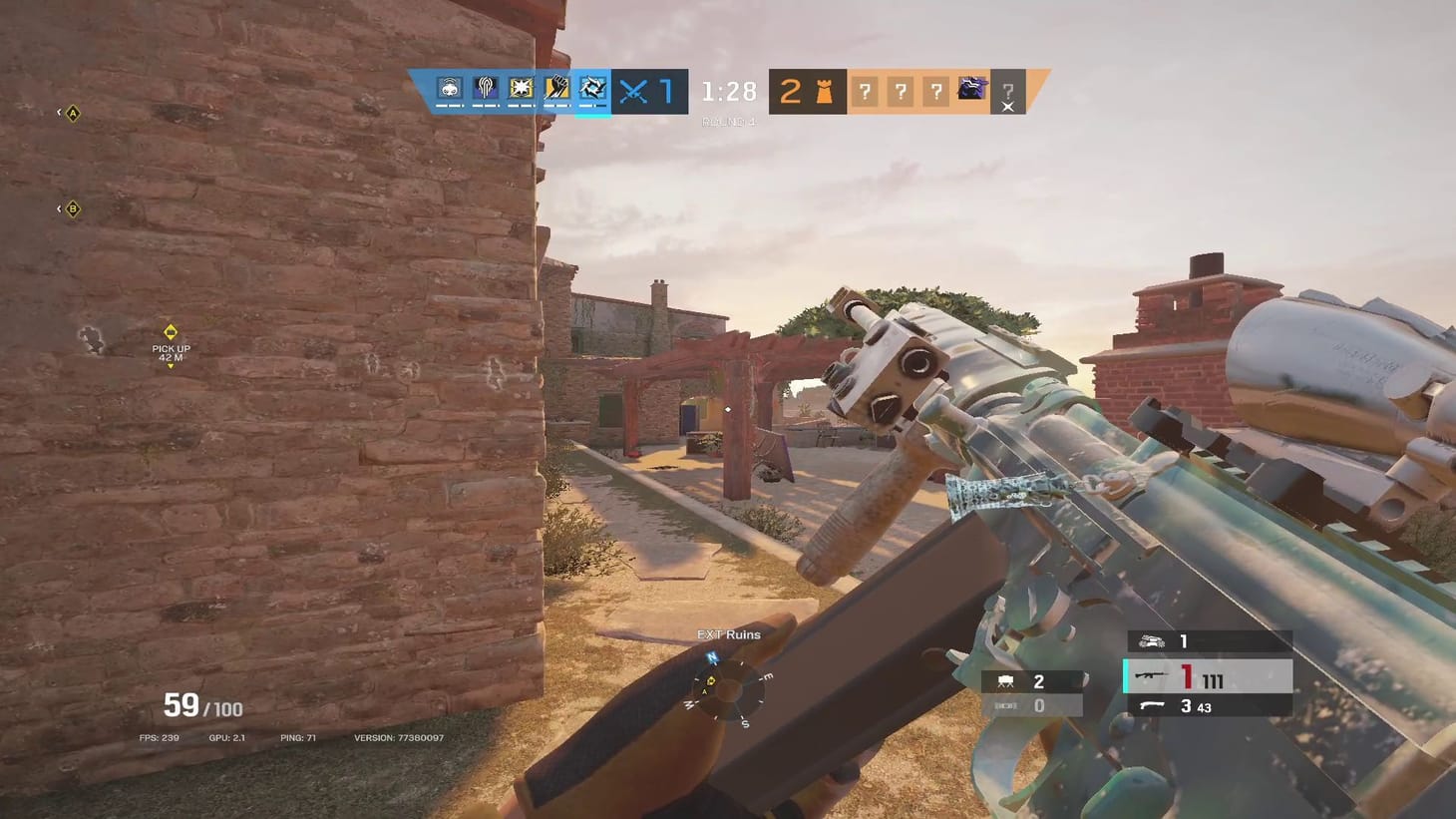
Task: Expand the first unknown enemy question mark slot
Action: pyautogui.click(x=864, y=91)
